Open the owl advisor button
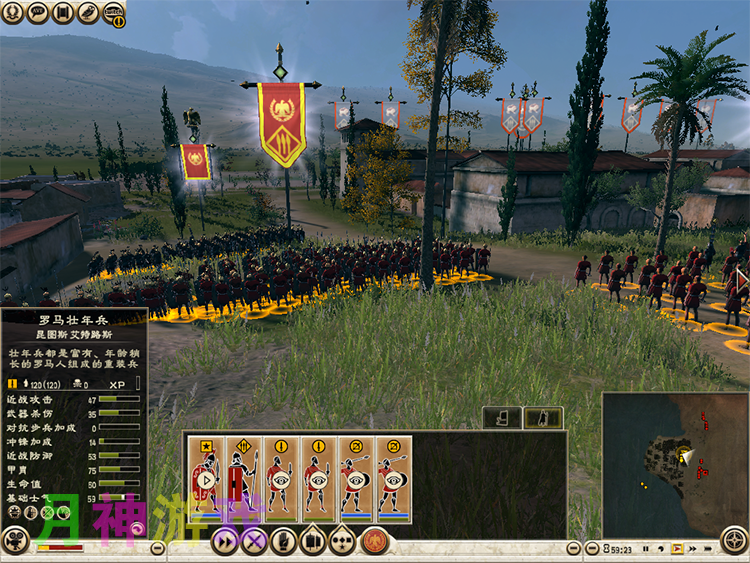The width and height of the screenshot is (750, 563). (88, 13)
